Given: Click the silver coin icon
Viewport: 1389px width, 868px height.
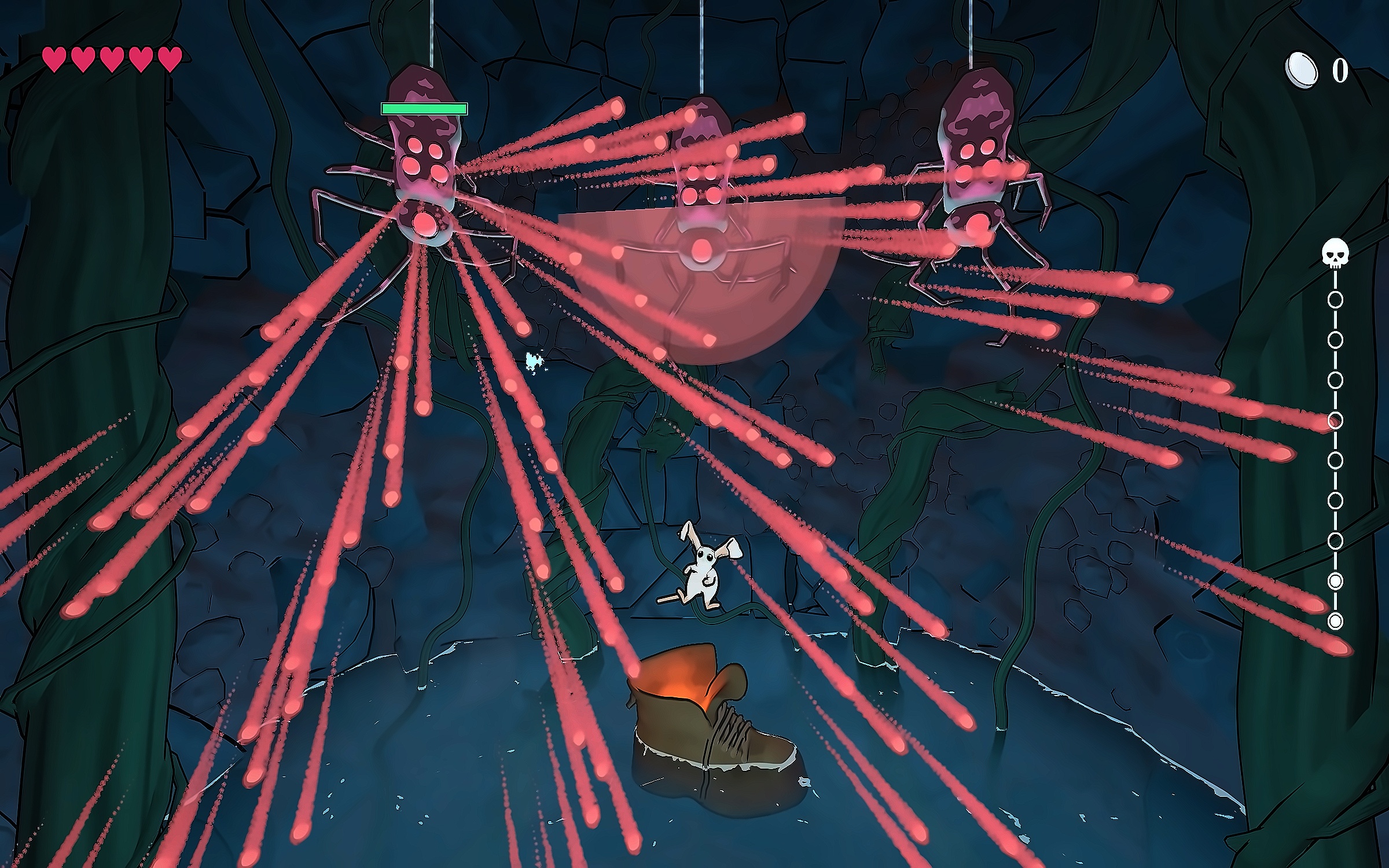Looking at the screenshot, I should pos(1301,71).
